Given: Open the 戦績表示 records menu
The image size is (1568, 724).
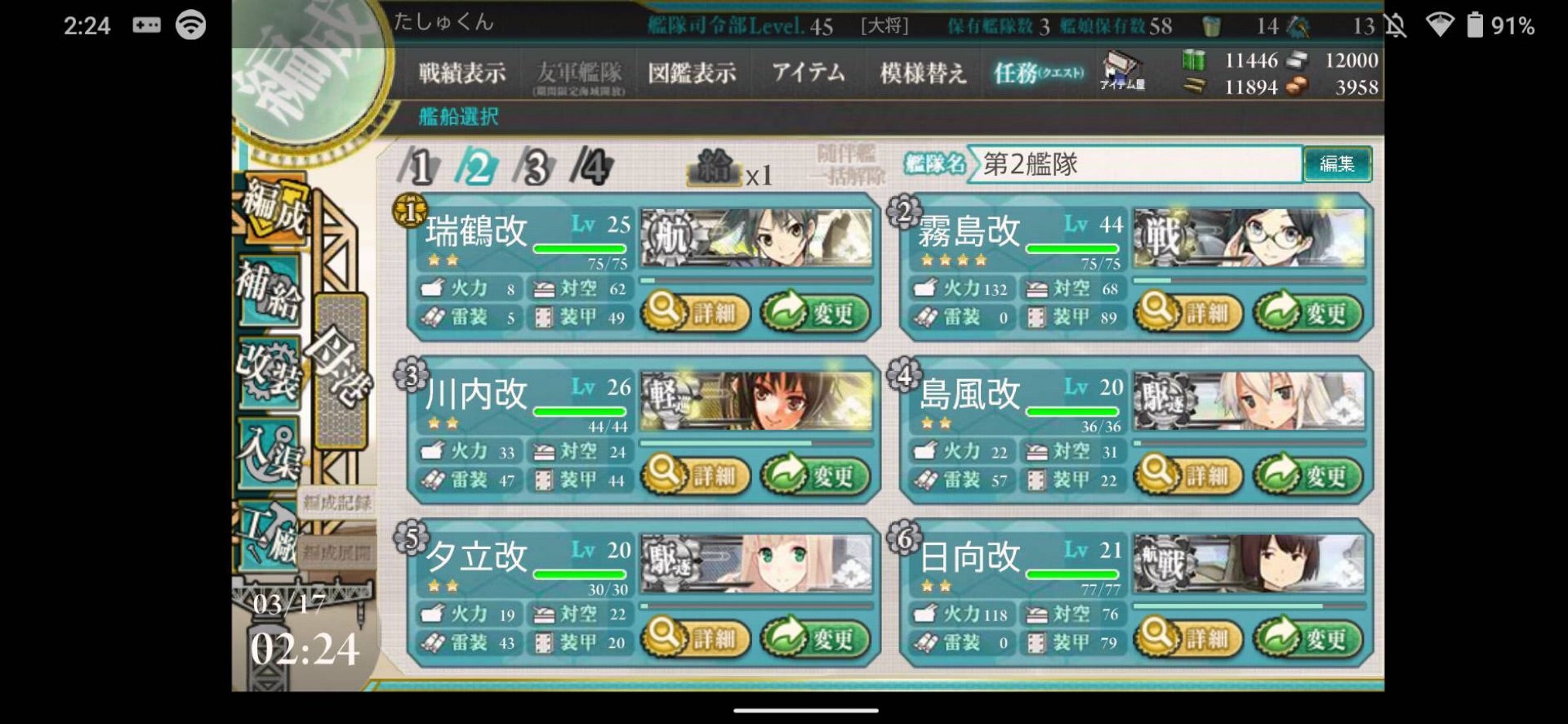Looking at the screenshot, I should point(462,74).
